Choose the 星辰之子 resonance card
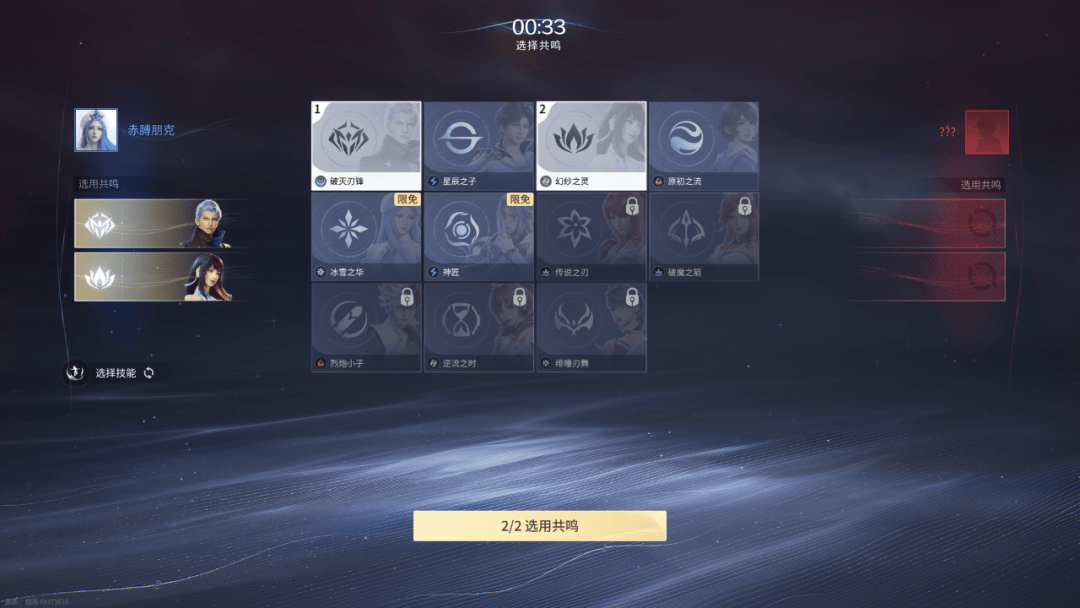The height and width of the screenshot is (608, 1080). (x=478, y=145)
